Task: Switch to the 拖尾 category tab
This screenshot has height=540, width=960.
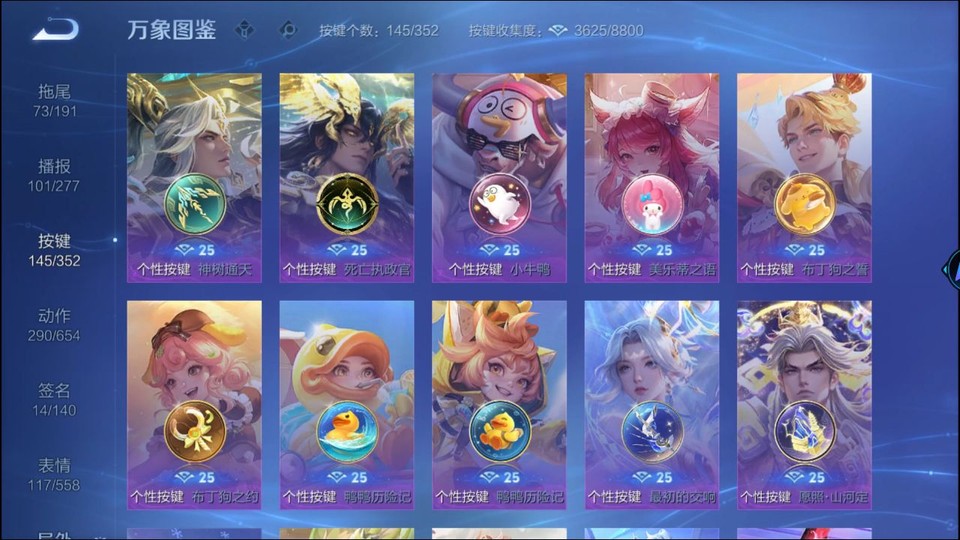Action: (54, 100)
